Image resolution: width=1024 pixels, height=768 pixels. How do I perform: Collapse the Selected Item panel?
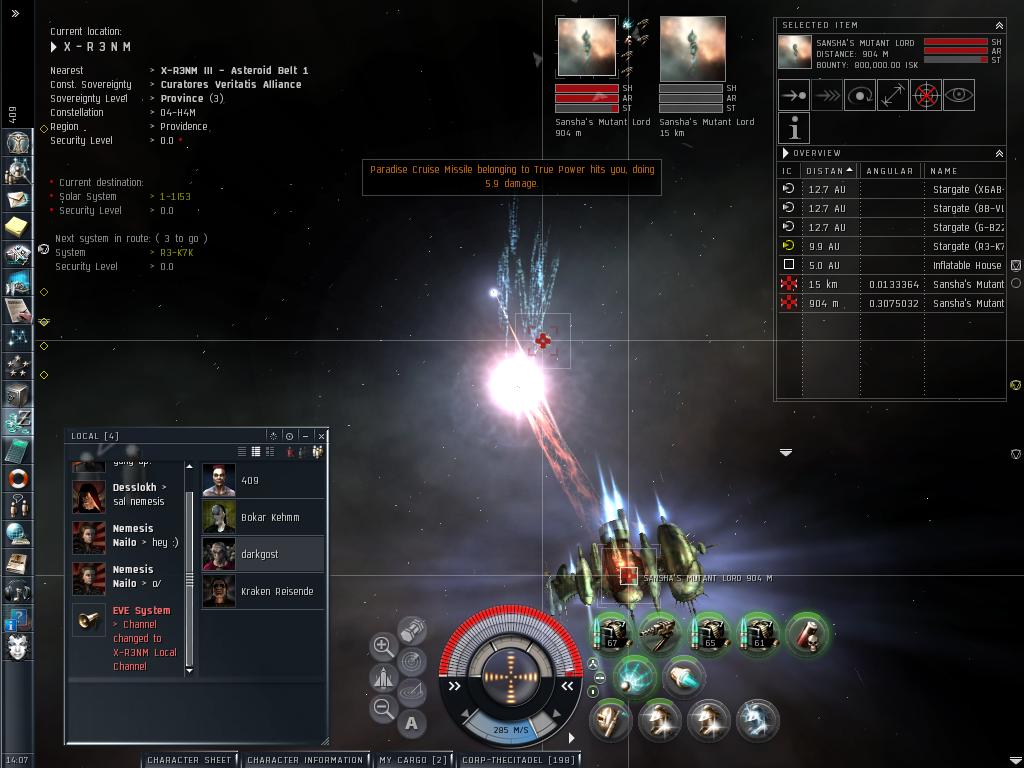[x=998, y=25]
